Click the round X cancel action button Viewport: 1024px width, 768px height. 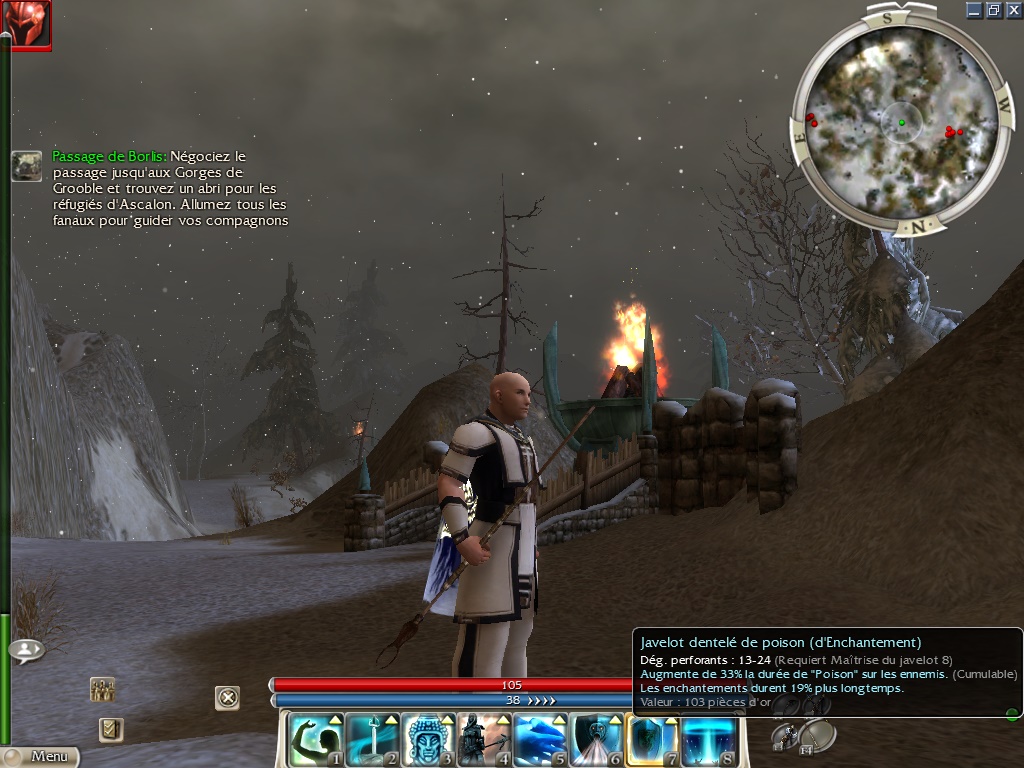228,697
